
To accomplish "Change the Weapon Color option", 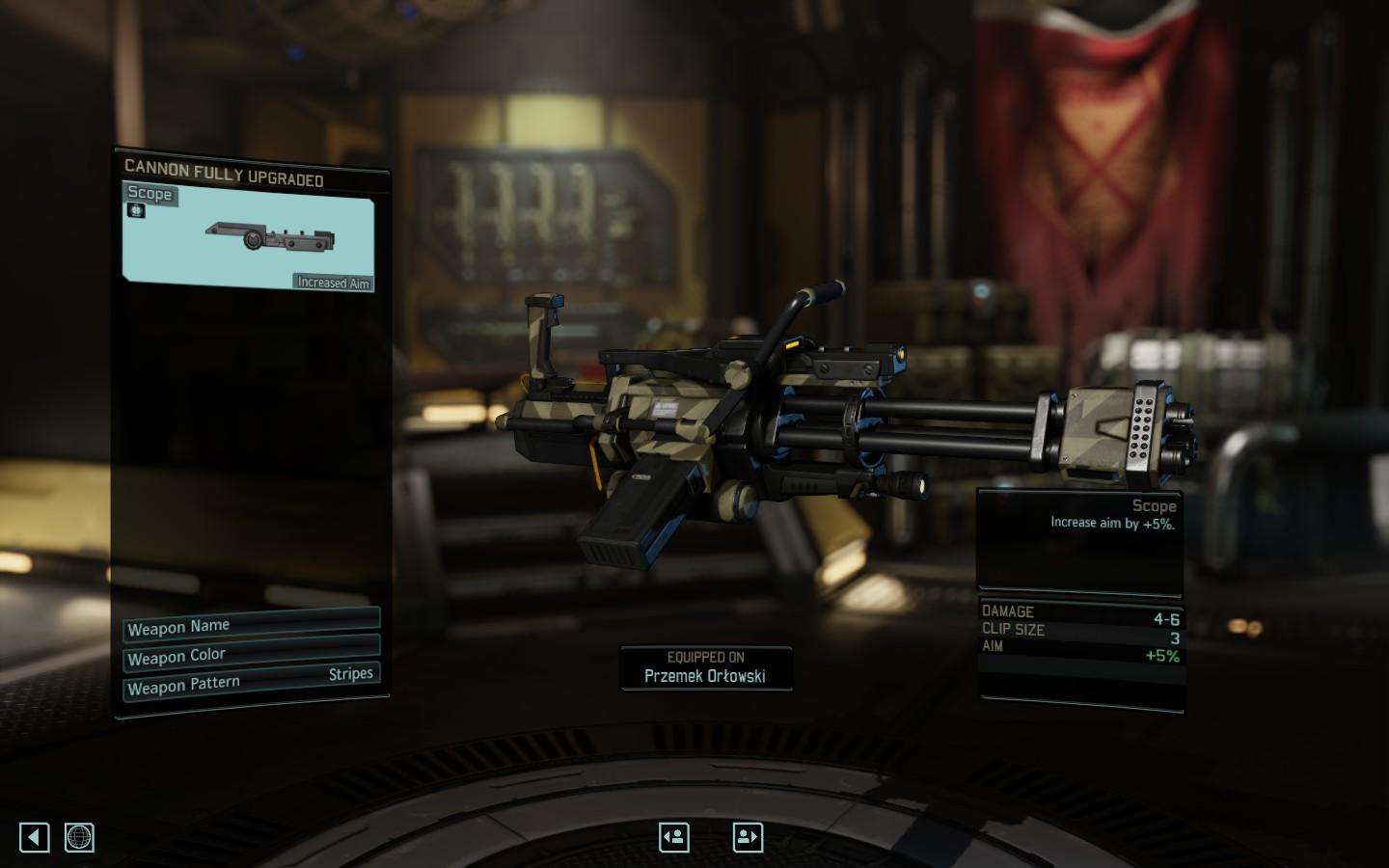I will pos(251,655).
